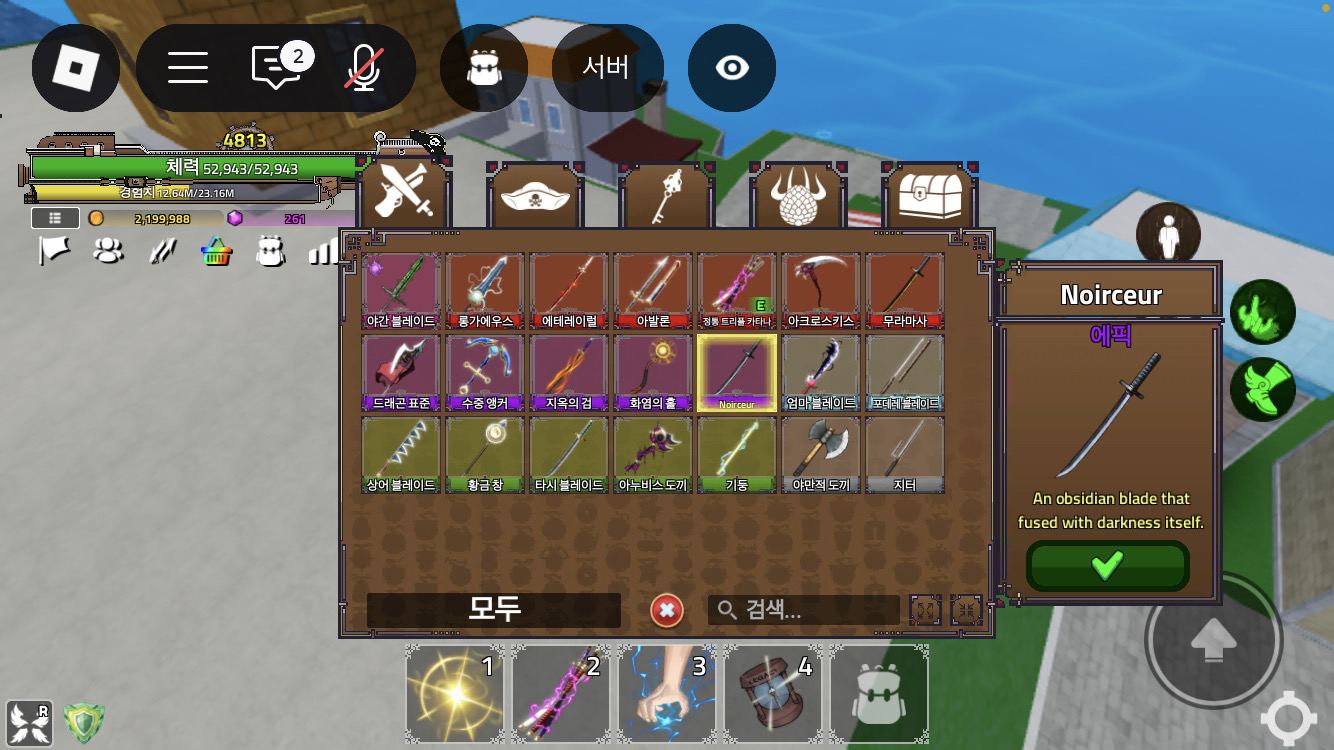This screenshot has height=750, width=1334.
Task: Close the inventory with the red X
Action: pyautogui.click(x=667, y=610)
